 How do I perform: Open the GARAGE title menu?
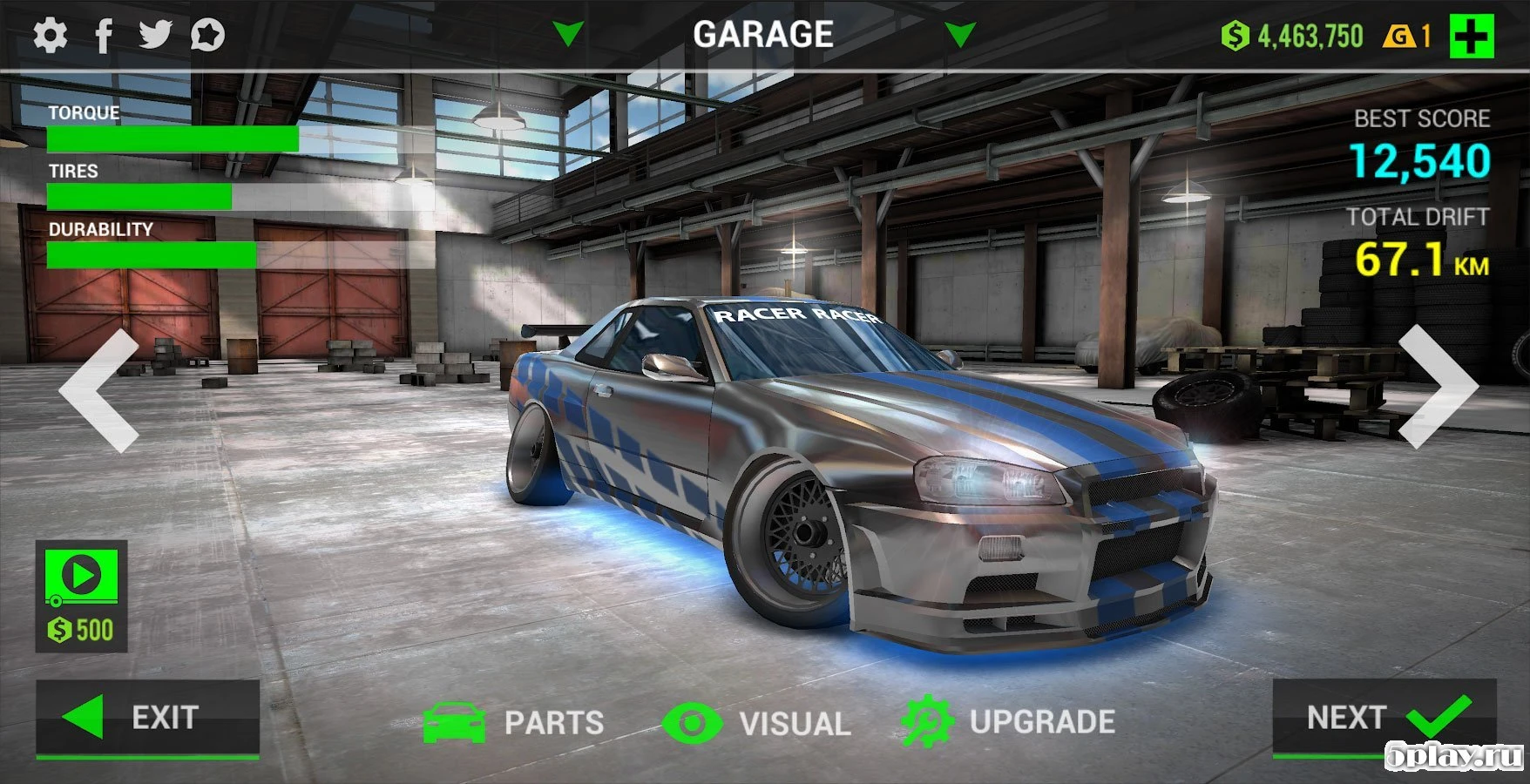click(x=764, y=35)
